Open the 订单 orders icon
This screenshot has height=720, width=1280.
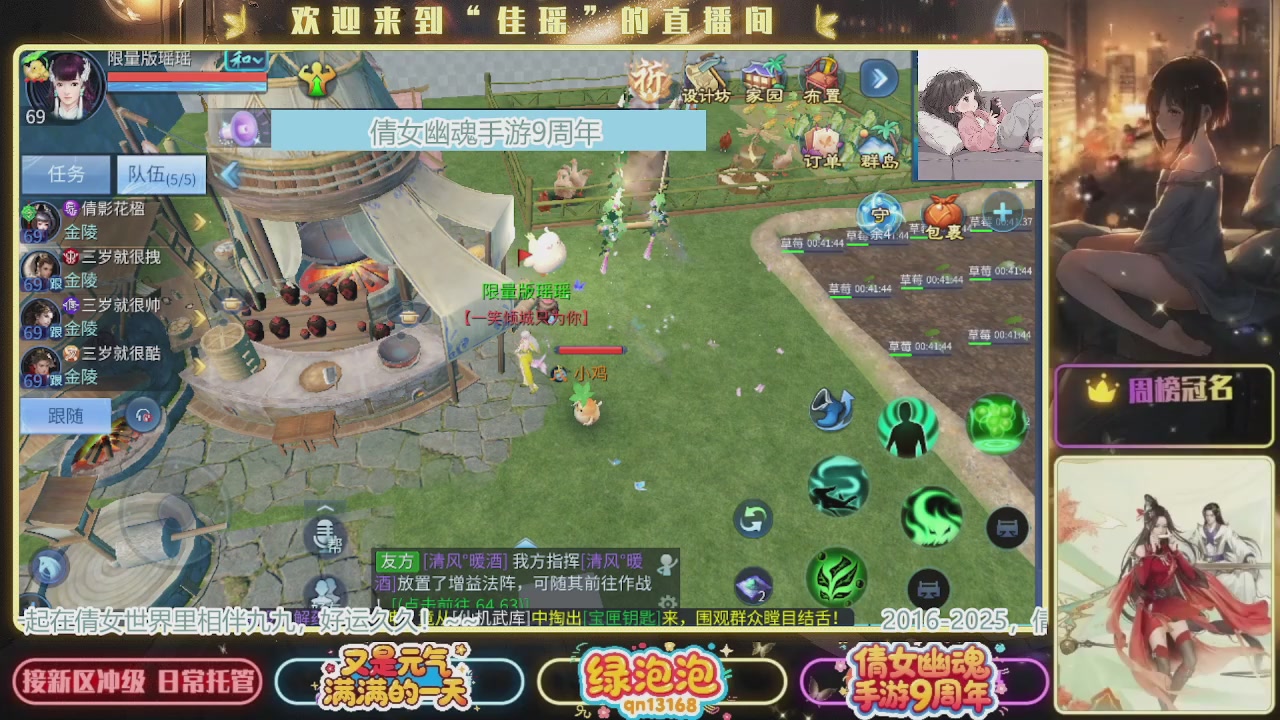pyautogui.click(x=824, y=141)
